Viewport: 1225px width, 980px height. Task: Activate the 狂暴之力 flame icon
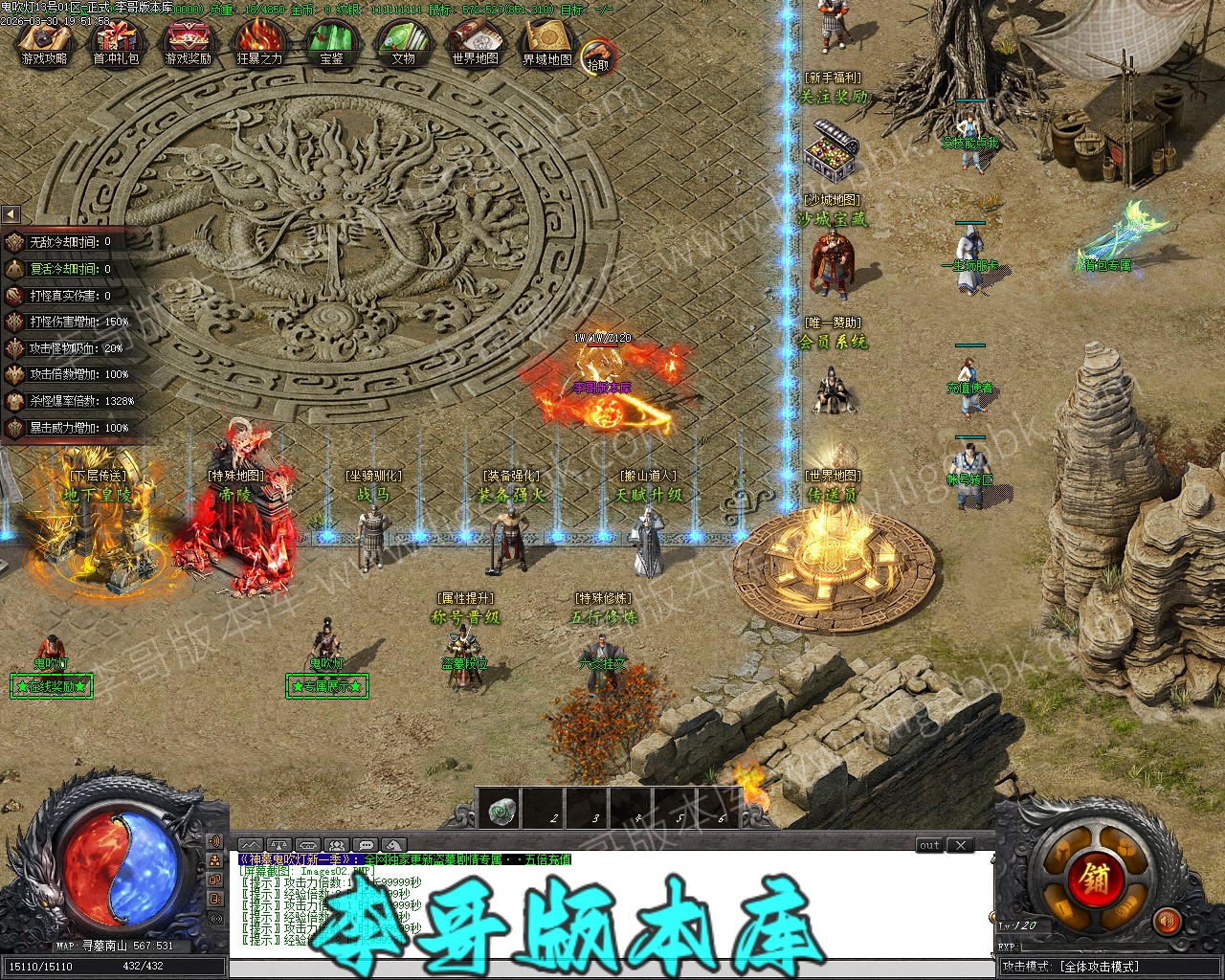click(x=259, y=44)
